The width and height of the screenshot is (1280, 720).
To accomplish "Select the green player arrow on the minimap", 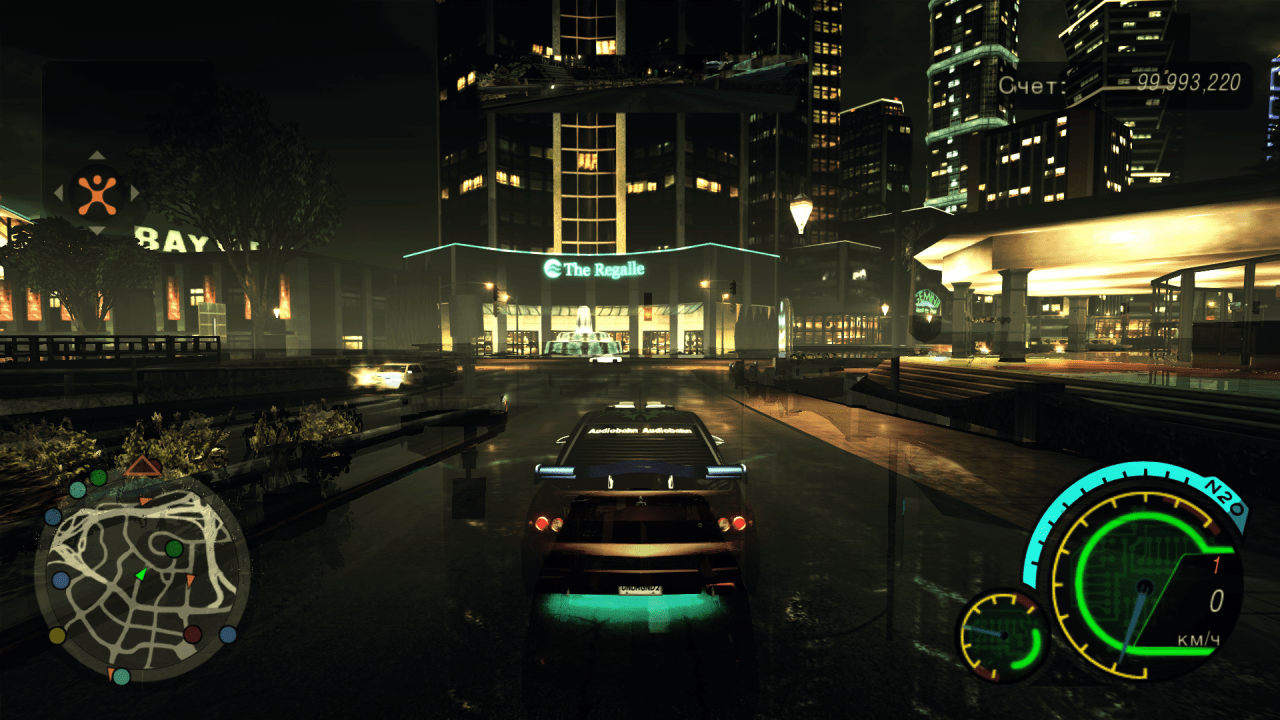I will (x=141, y=574).
